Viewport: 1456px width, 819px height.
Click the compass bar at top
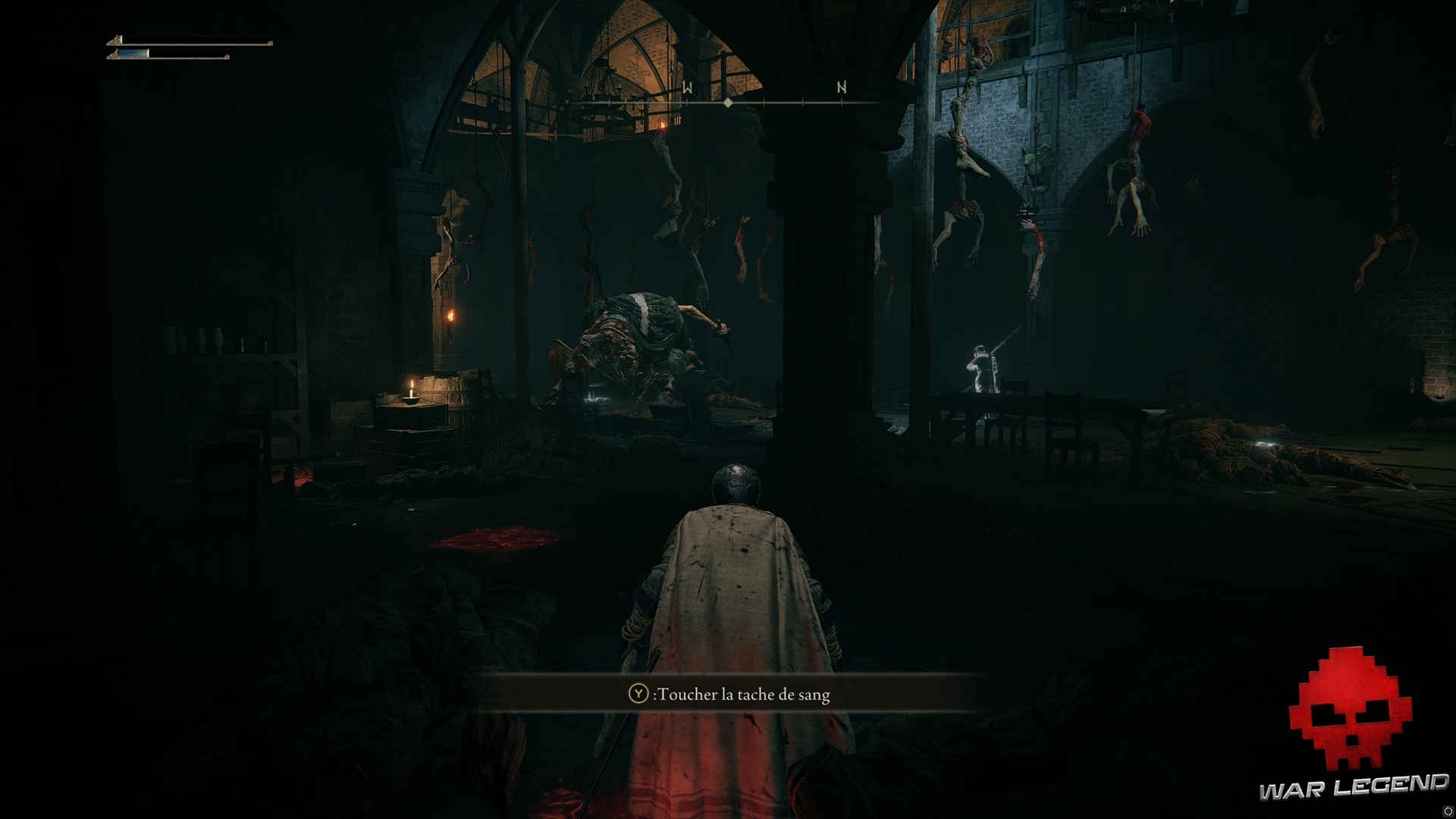coord(728,102)
